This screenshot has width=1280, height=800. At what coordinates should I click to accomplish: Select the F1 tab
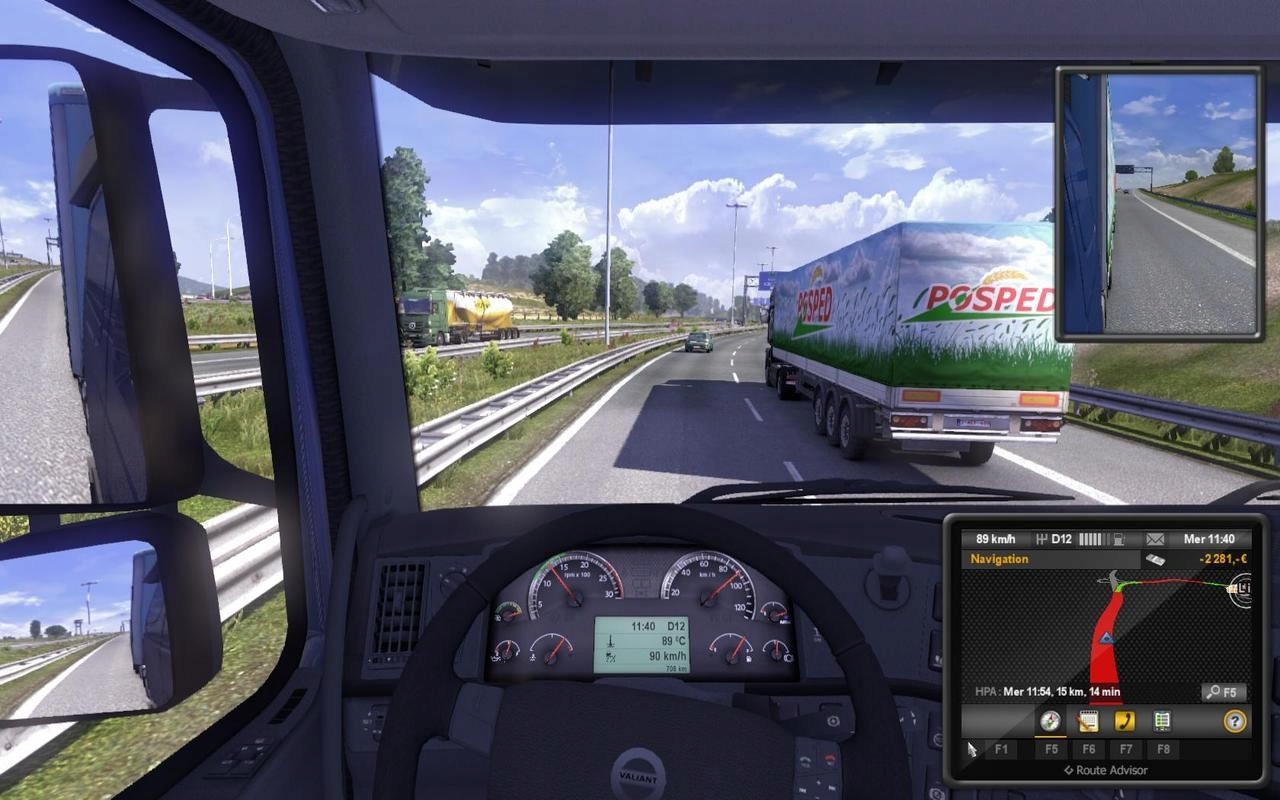pos(1002,749)
